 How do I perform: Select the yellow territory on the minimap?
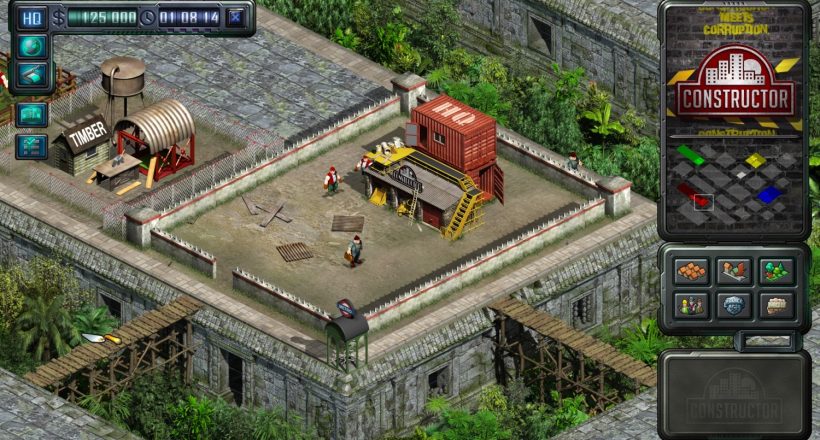[x=755, y=160]
